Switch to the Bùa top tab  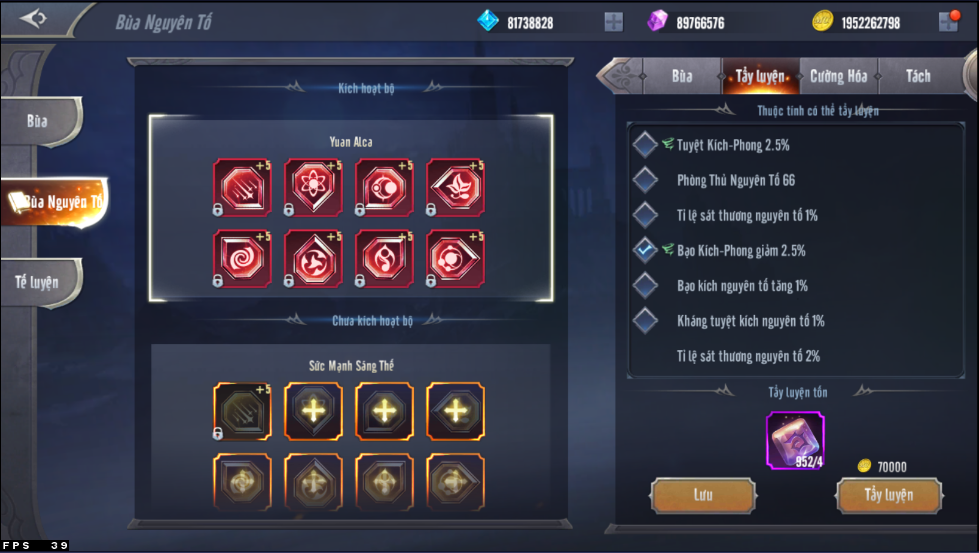tap(682, 76)
